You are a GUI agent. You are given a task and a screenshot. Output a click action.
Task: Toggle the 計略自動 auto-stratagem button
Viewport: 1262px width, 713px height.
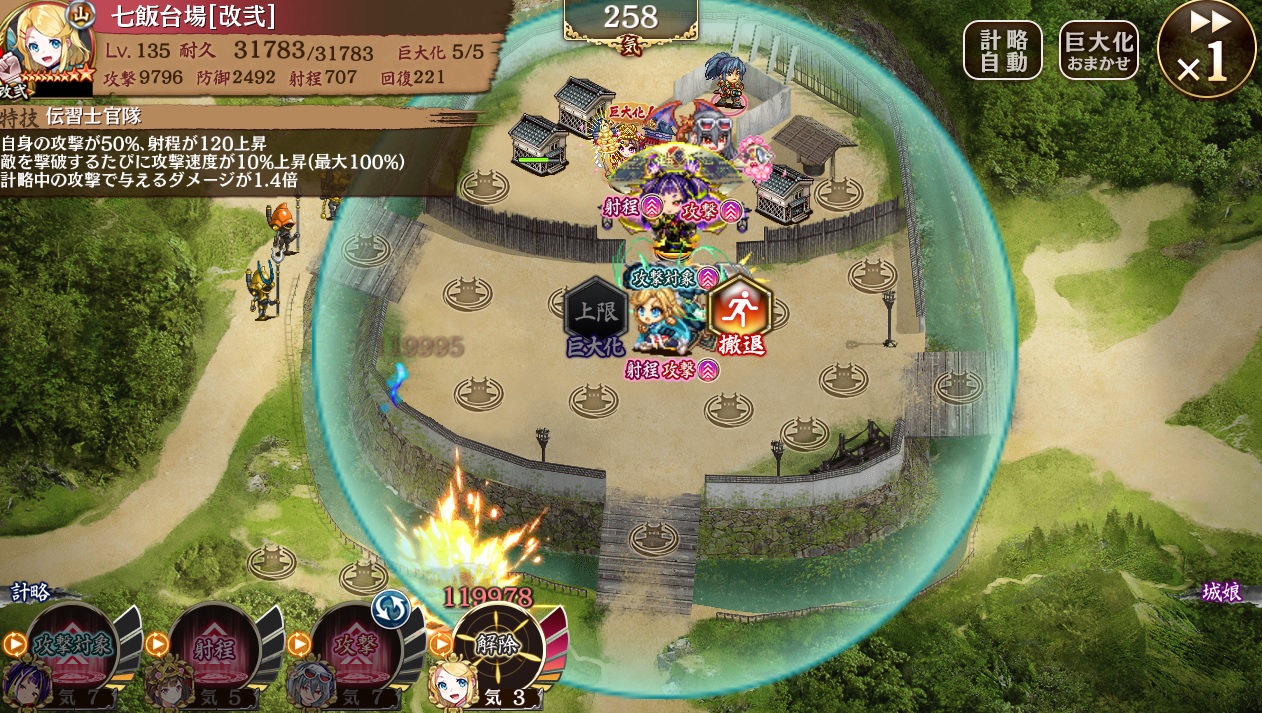(x=1002, y=50)
